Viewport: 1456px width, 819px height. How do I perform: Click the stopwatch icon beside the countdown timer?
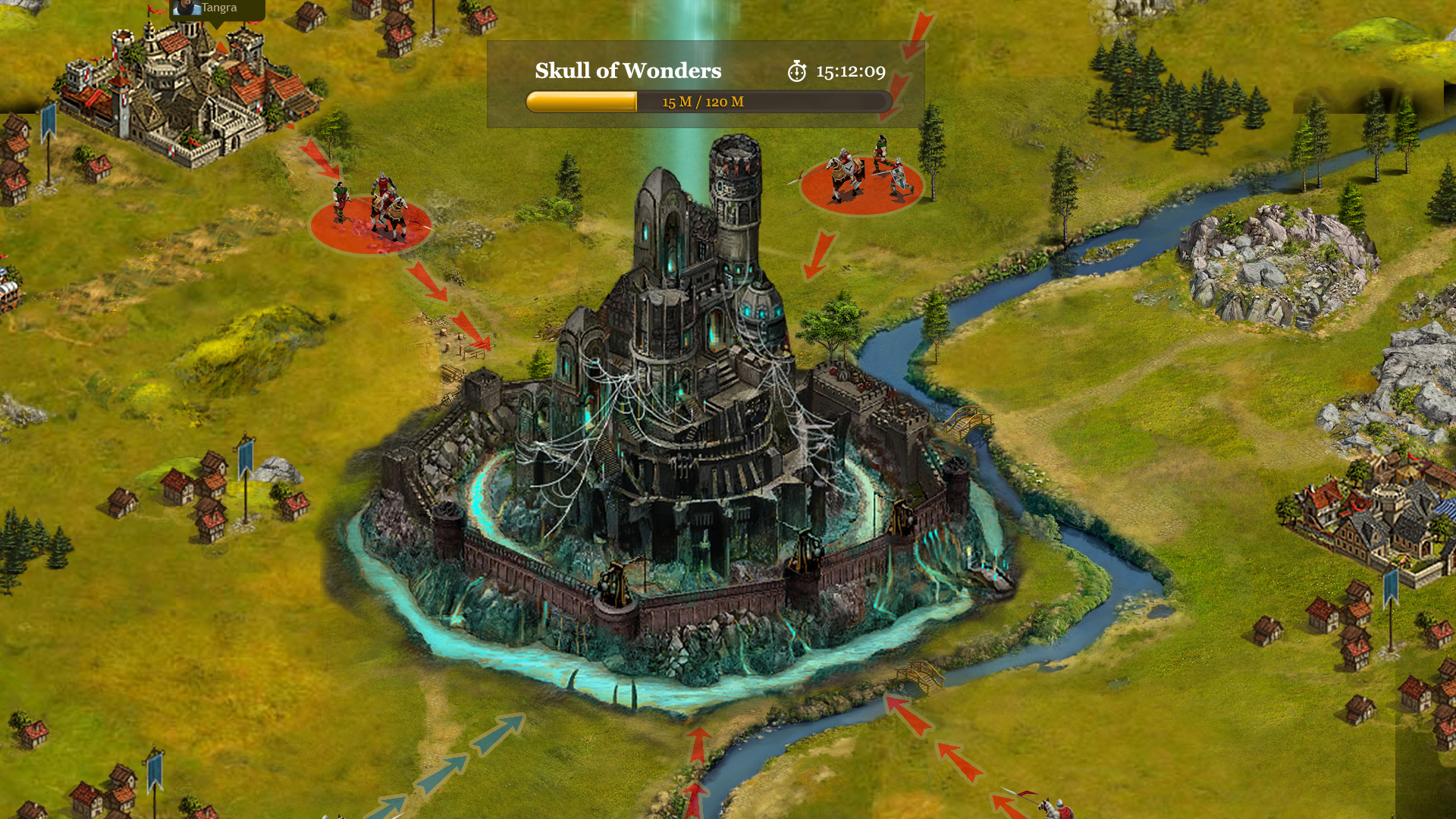(795, 72)
